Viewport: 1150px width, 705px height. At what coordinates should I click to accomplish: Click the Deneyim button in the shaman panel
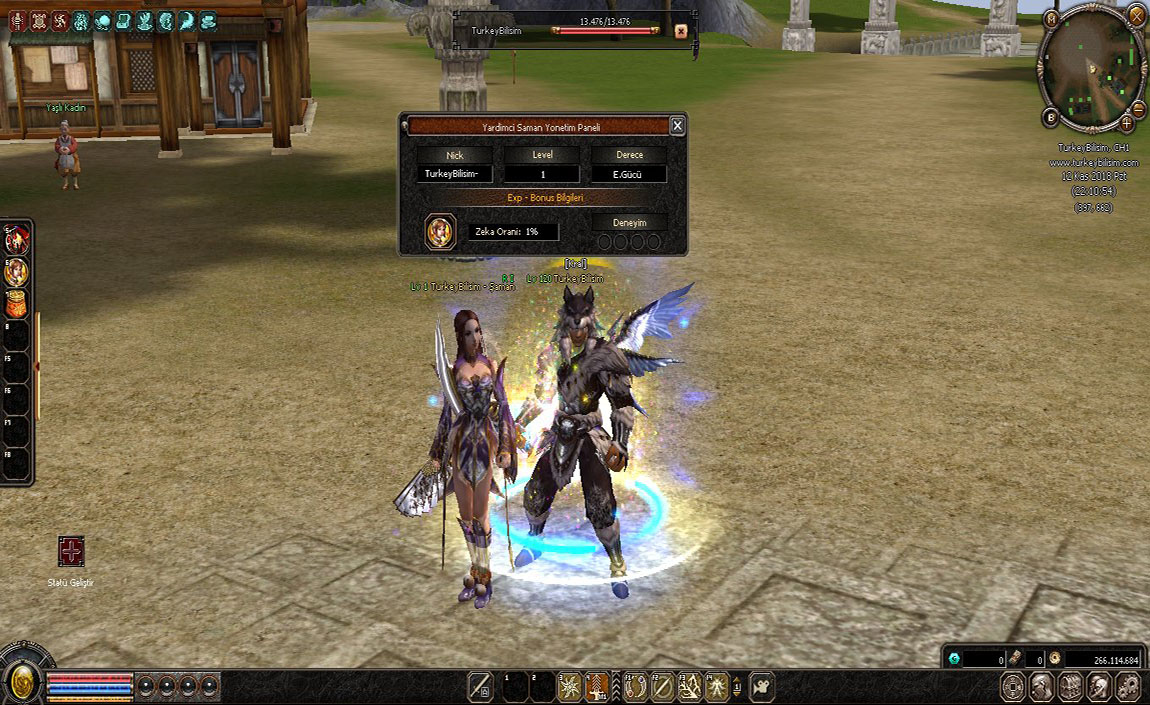(629, 223)
